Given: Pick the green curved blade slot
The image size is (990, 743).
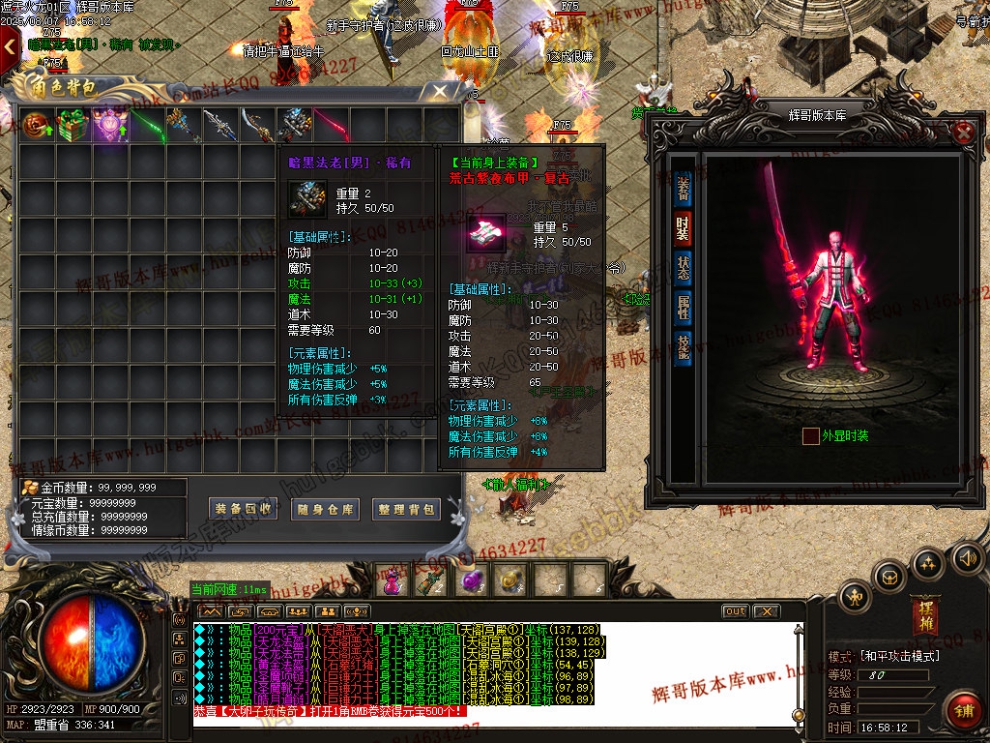Looking at the screenshot, I should [x=147, y=126].
